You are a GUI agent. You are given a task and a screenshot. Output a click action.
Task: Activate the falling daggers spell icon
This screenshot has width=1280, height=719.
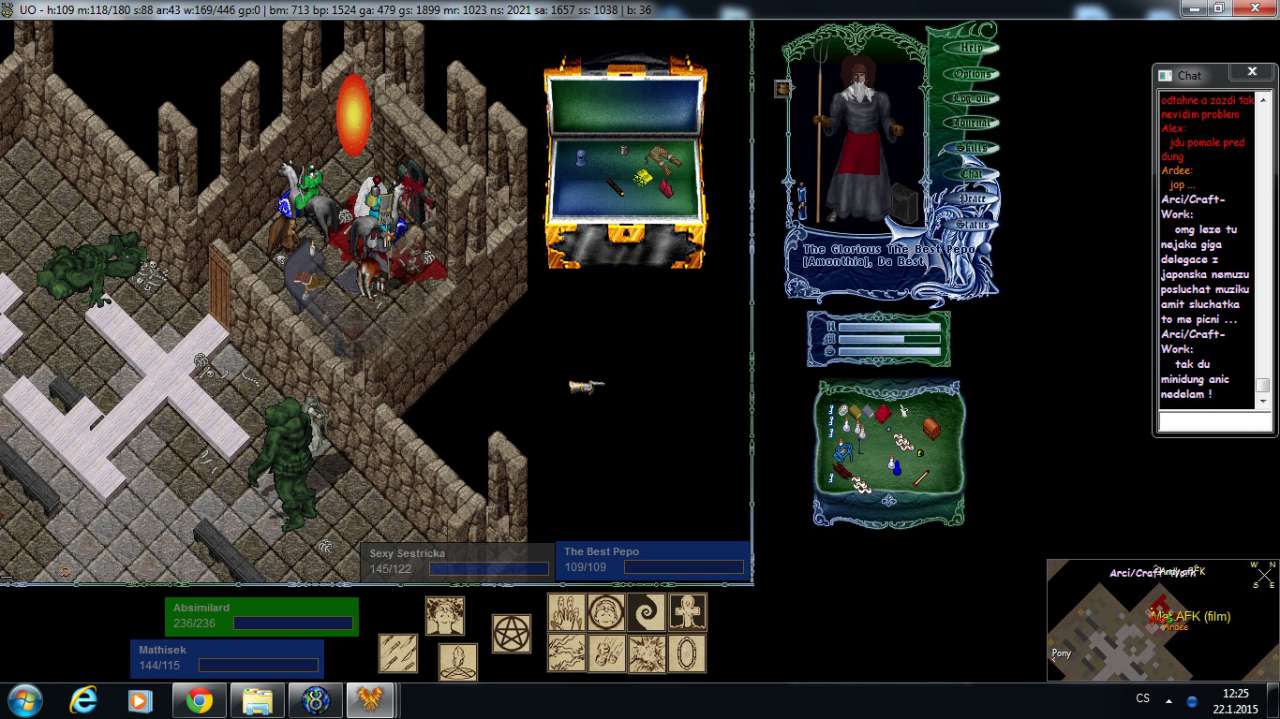tap(398, 653)
